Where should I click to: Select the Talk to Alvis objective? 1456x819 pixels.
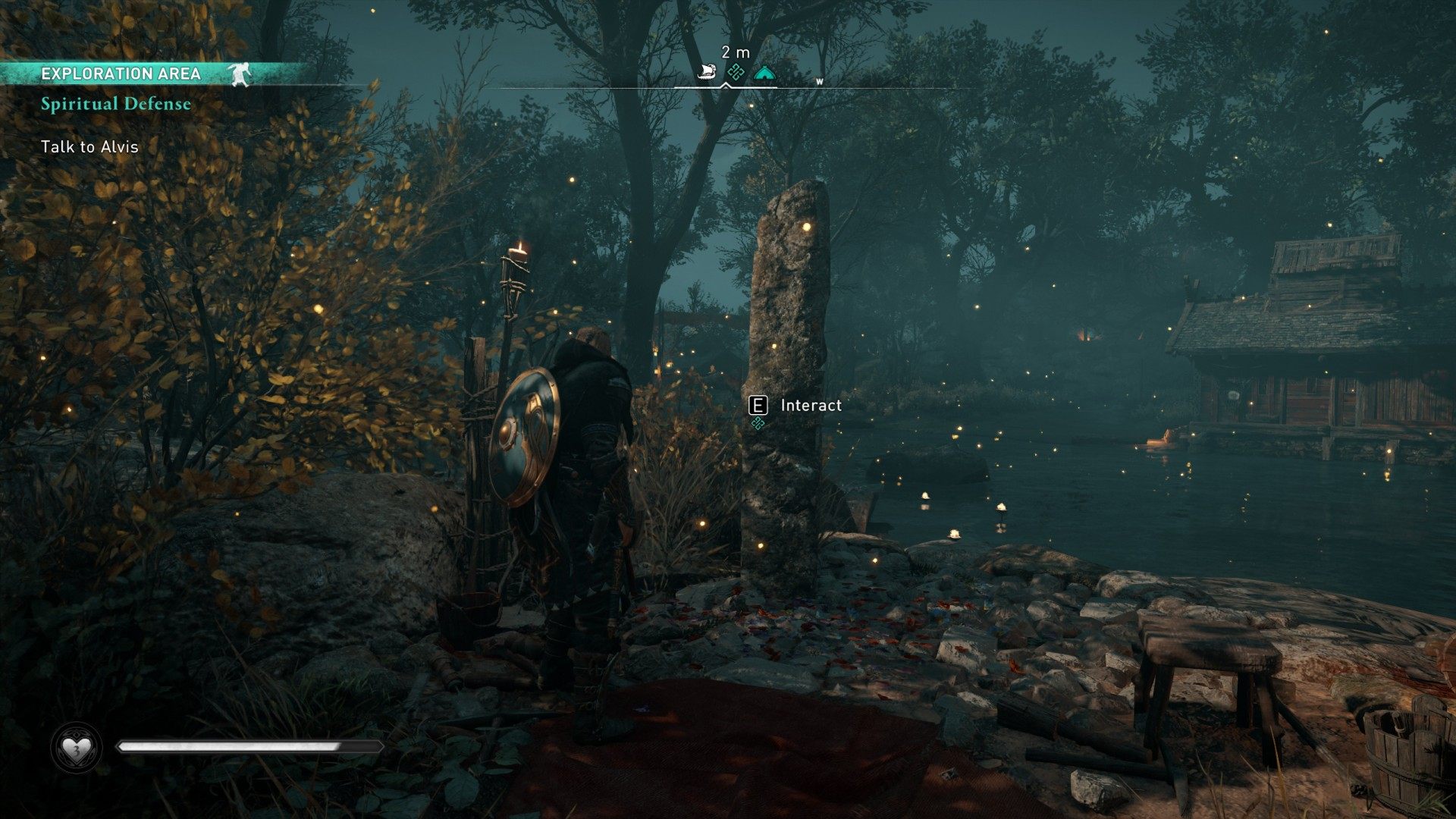(x=89, y=147)
